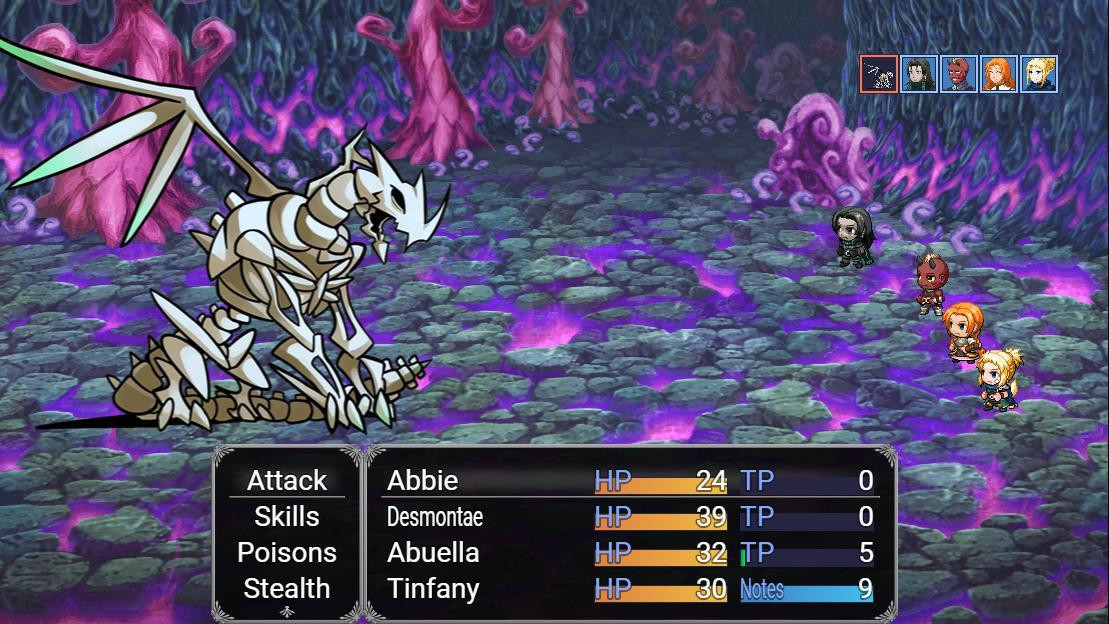Select the Poisons command
Viewport: 1109px width, 624px height.
click(x=287, y=553)
